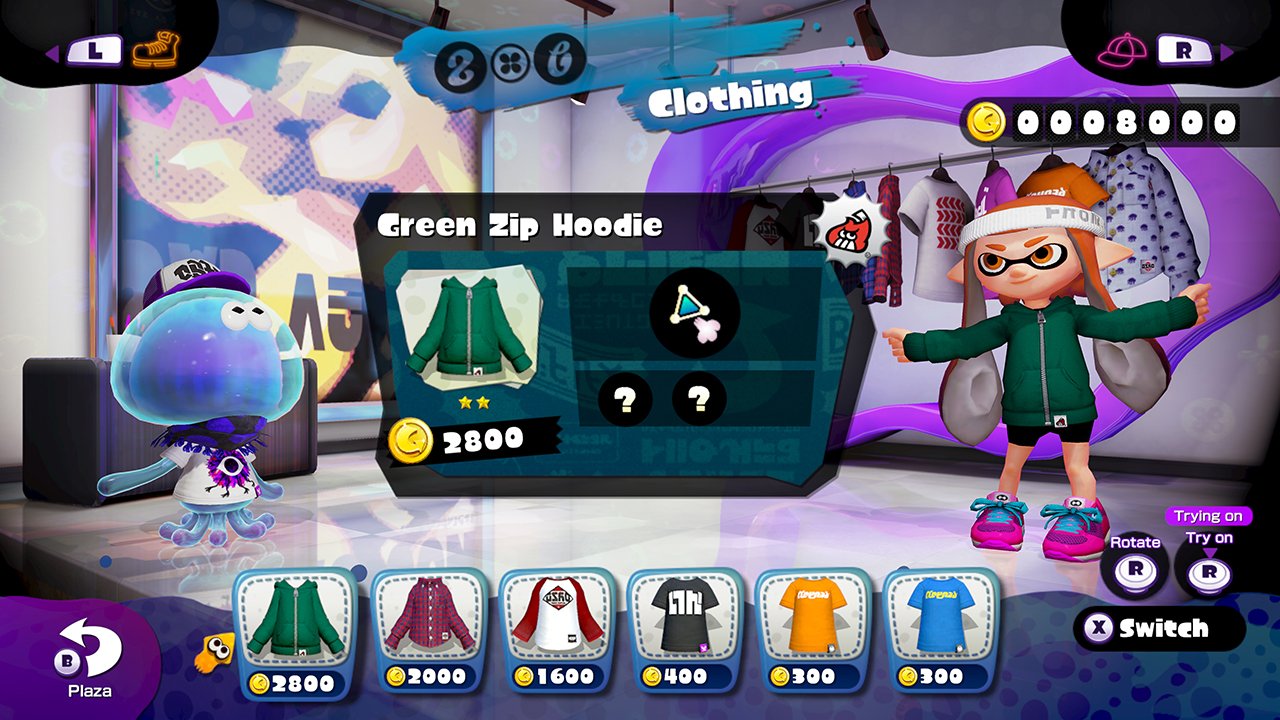Select the black tee priced 400
The width and height of the screenshot is (1280, 720).
pos(685,632)
